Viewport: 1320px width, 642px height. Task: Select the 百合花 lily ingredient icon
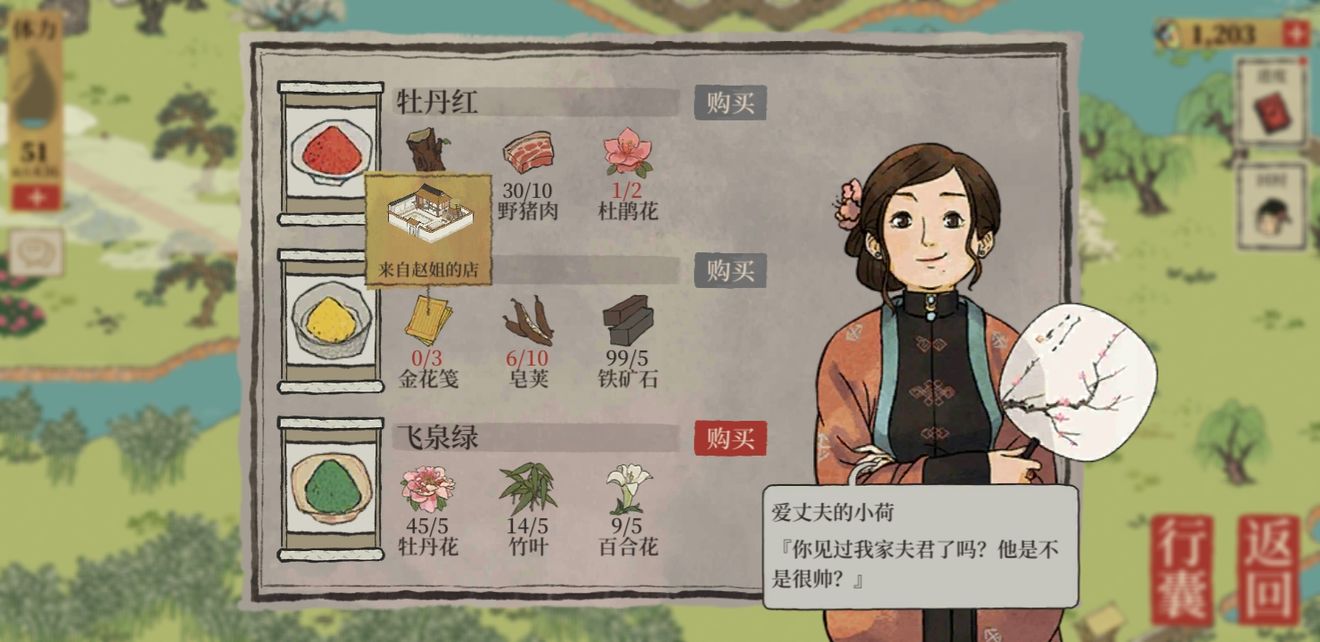coord(628,488)
